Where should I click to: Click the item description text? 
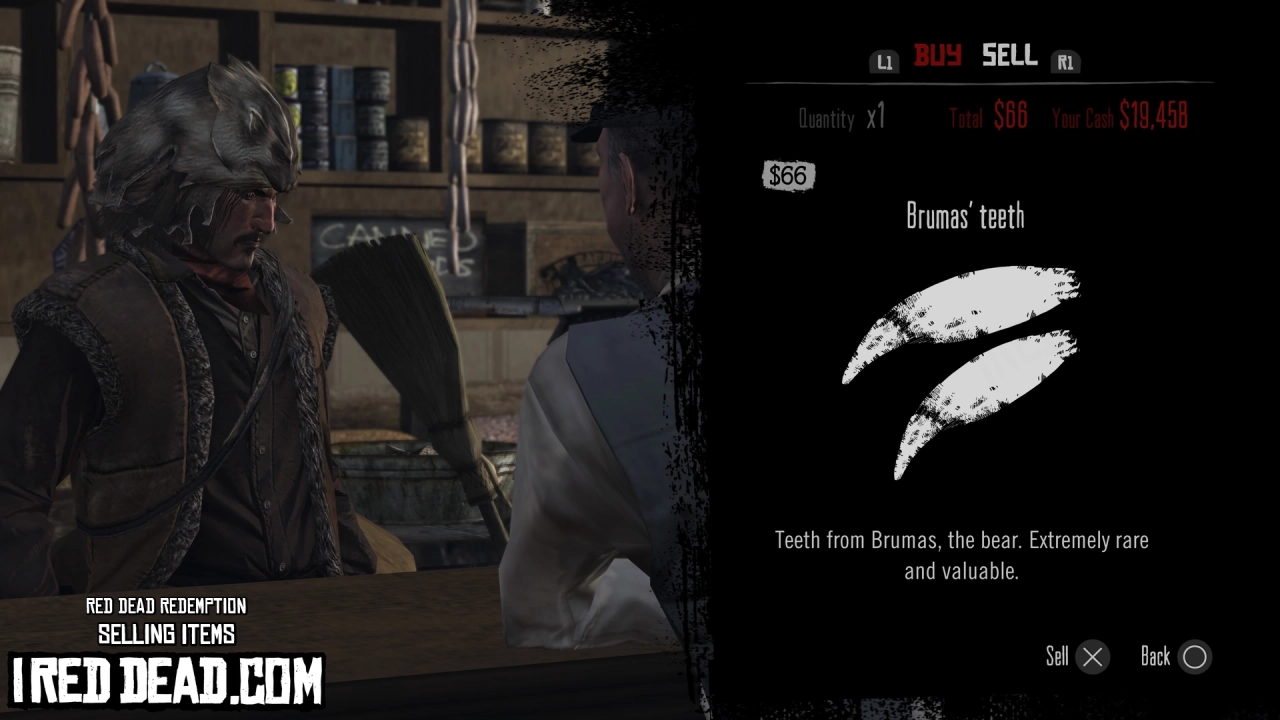pyautogui.click(x=960, y=555)
